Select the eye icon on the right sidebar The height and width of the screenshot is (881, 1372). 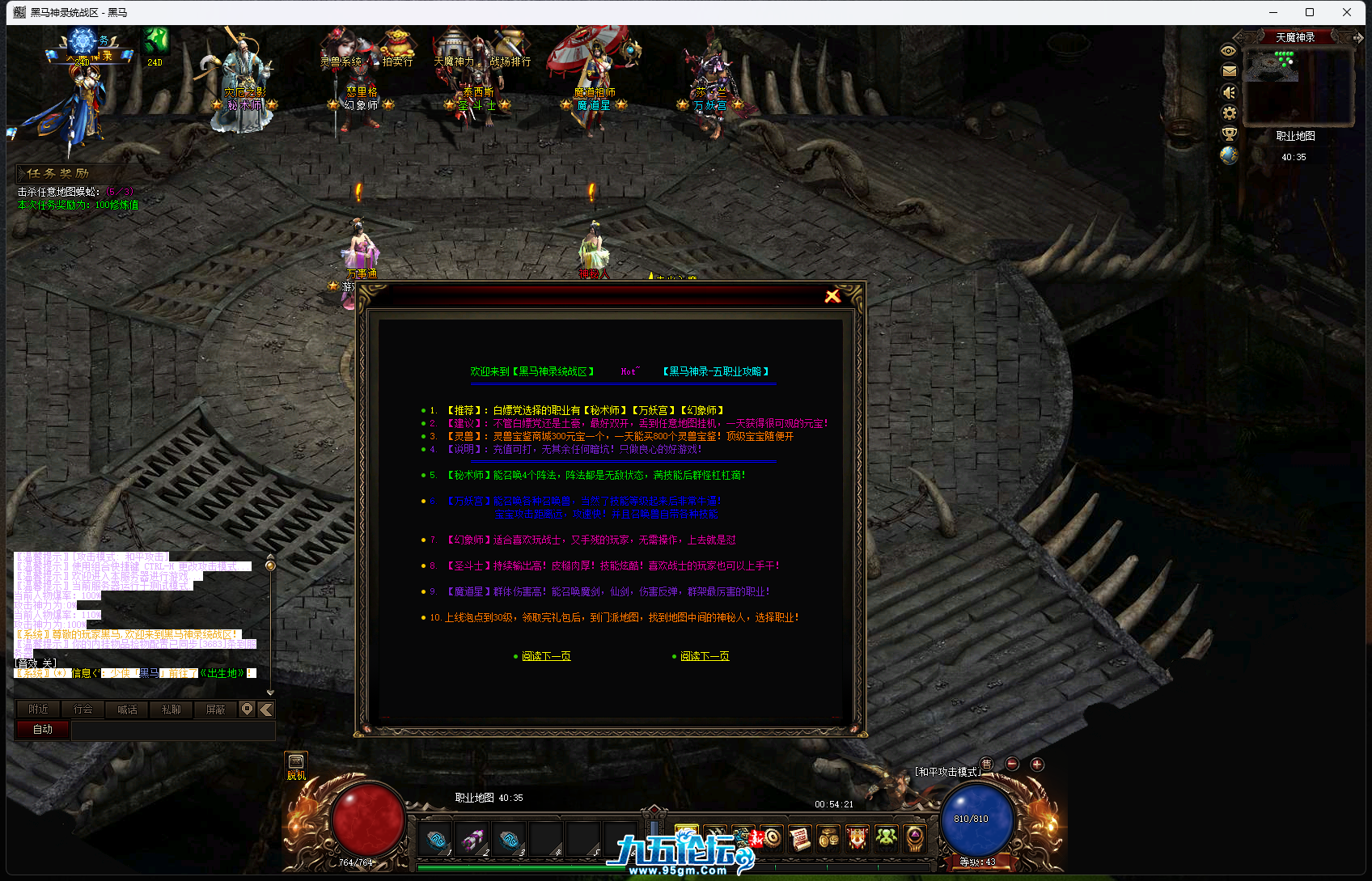tap(1229, 51)
